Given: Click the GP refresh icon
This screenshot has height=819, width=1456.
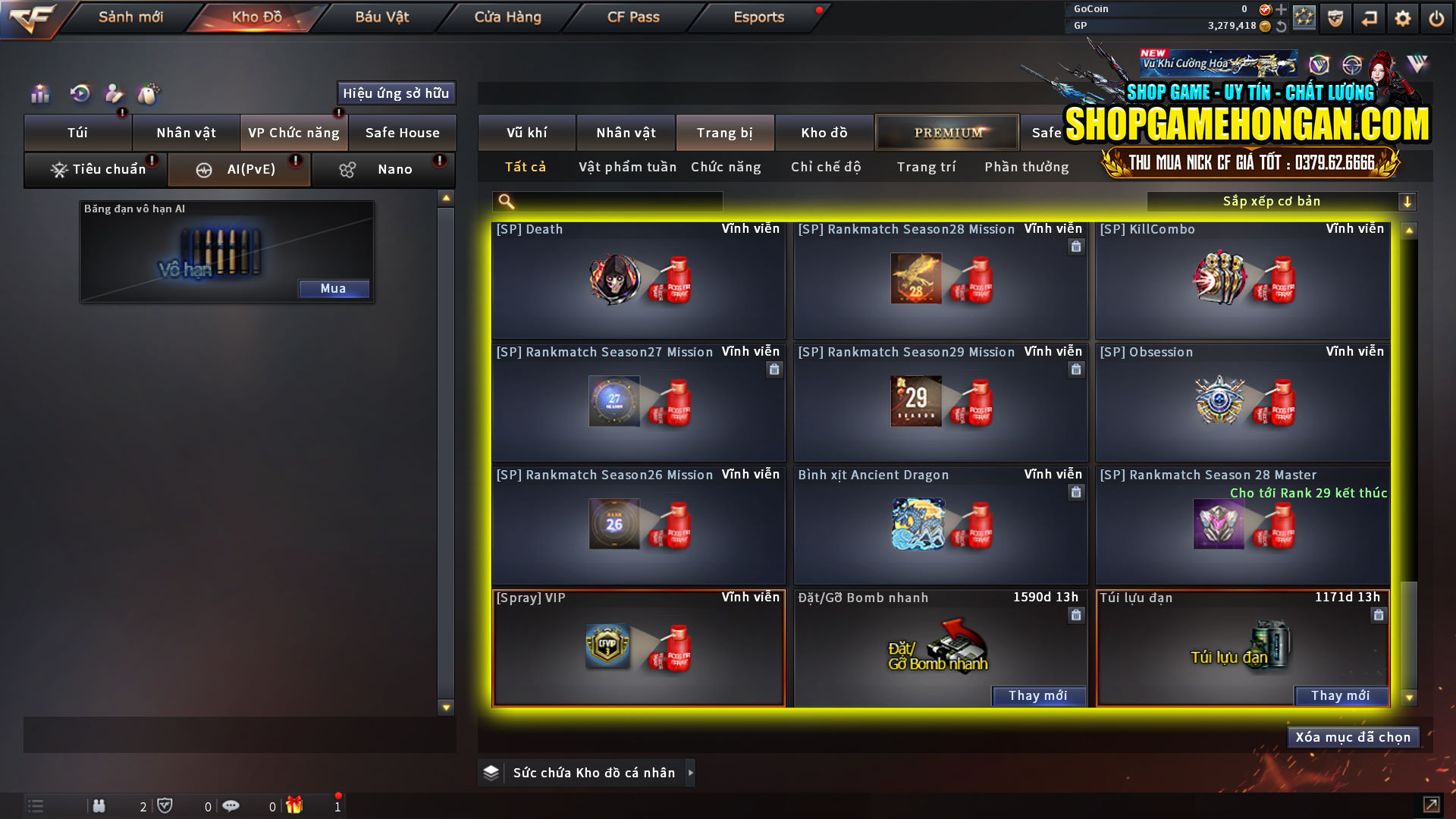Looking at the screenshot, I should 1282,27.
